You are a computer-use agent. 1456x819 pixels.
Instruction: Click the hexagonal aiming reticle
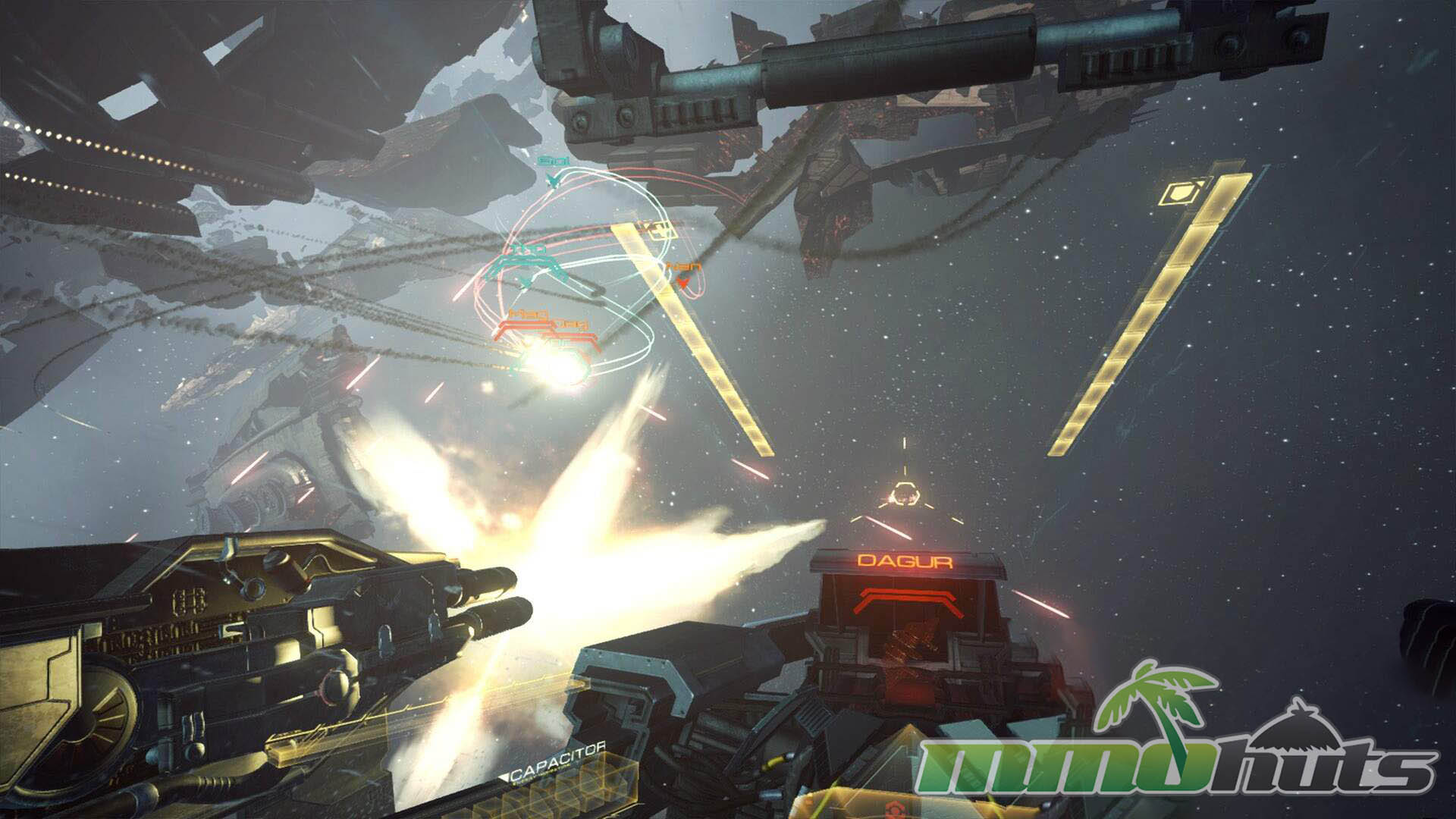[903, 495]
